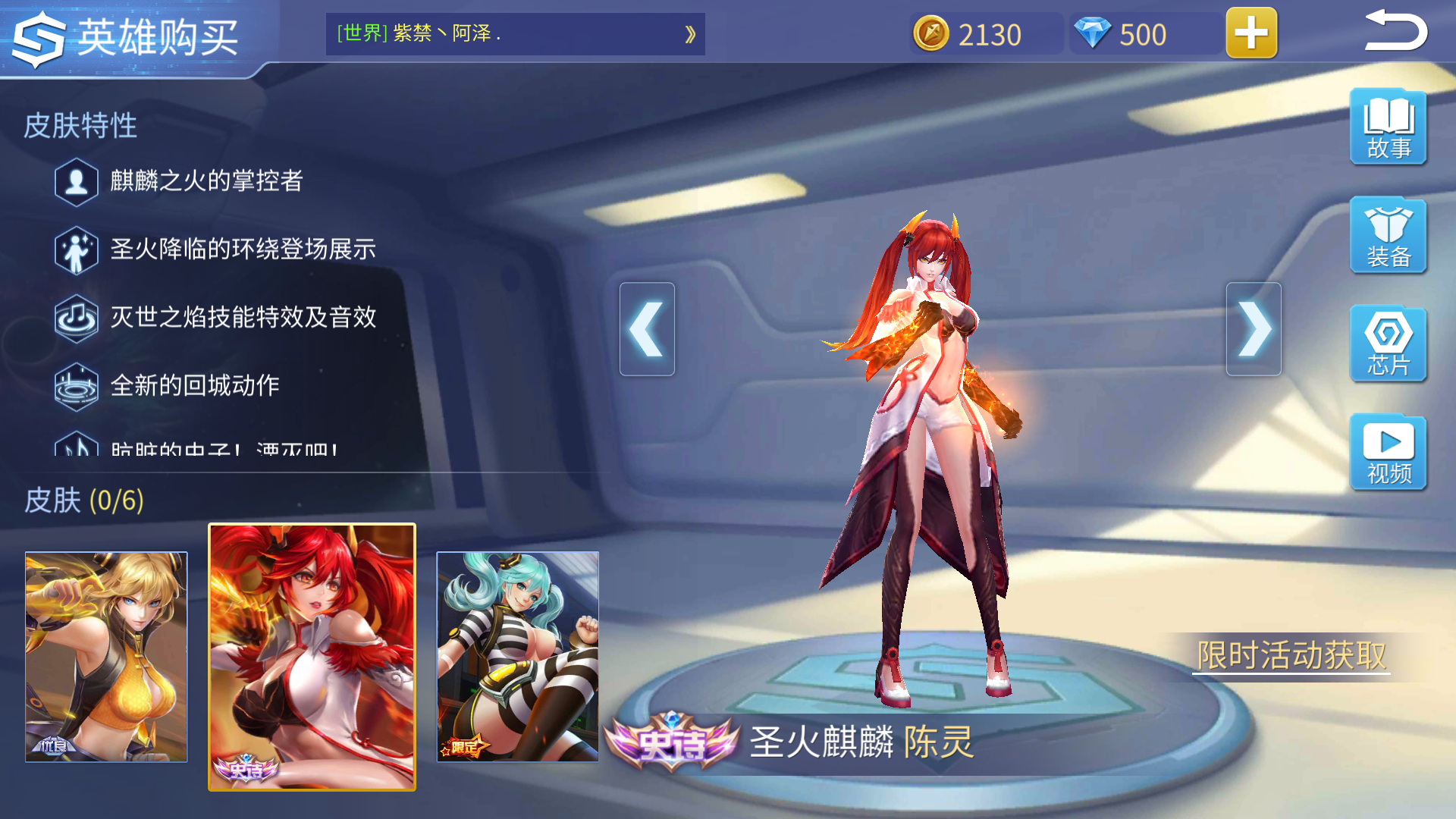Select the right-facing skin navigation arrow
Image resolution: width=1456 pixels, height=819 pixels.
coord(1255,328)
